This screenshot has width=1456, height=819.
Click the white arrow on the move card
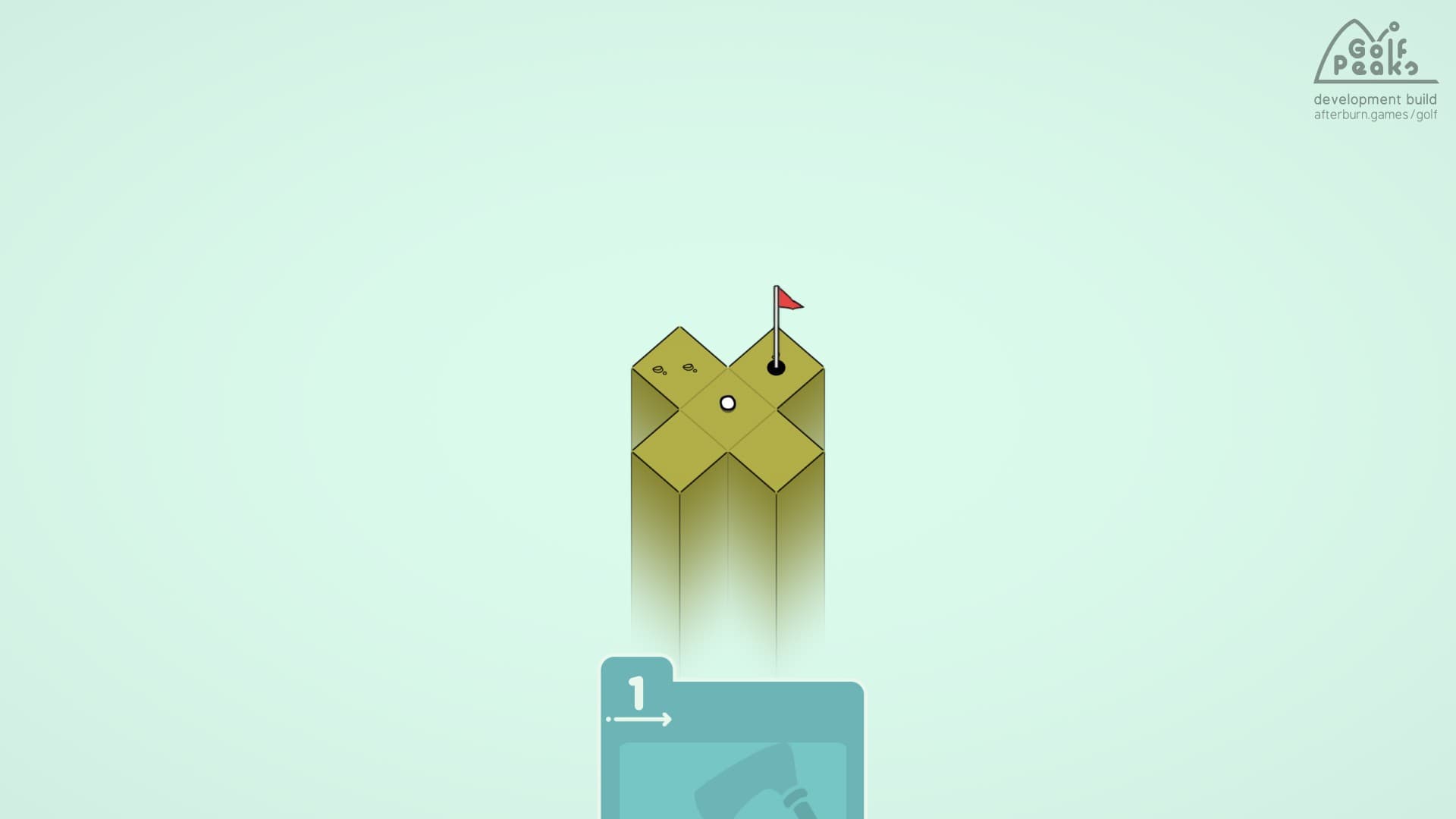click(643, 717)
